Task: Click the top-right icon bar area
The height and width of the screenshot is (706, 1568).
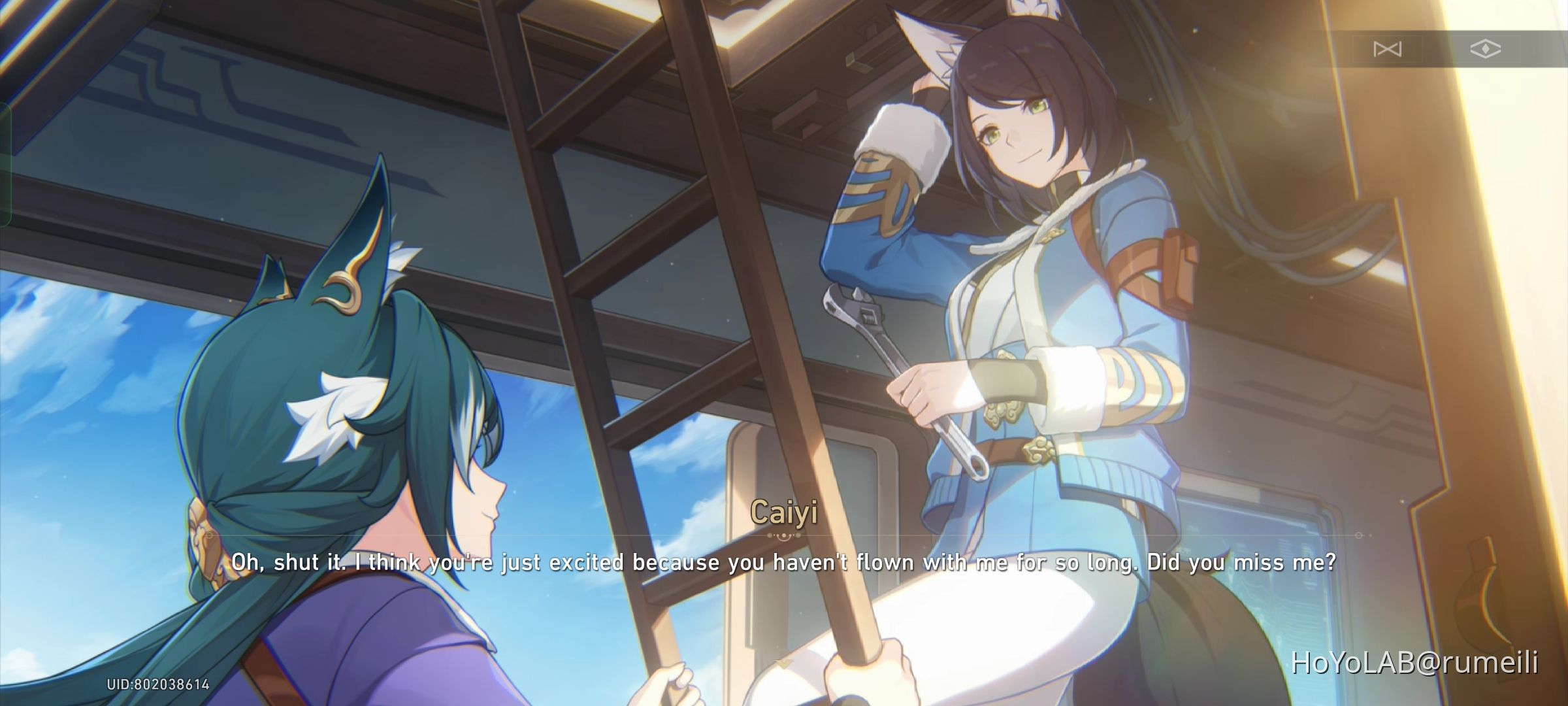Action: tap(1437, 48)
